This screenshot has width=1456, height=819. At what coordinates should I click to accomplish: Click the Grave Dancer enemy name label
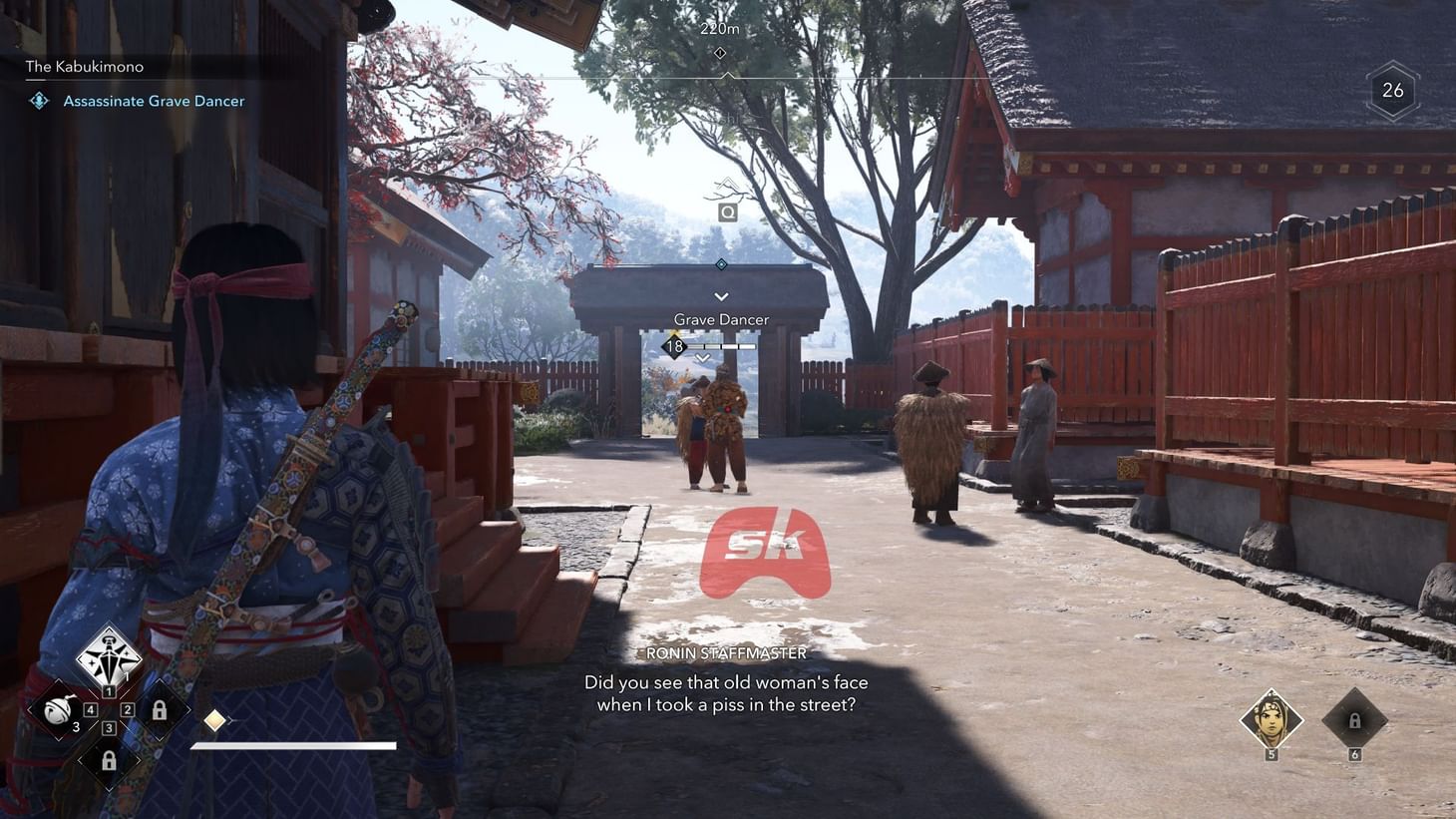coord(720,318)
